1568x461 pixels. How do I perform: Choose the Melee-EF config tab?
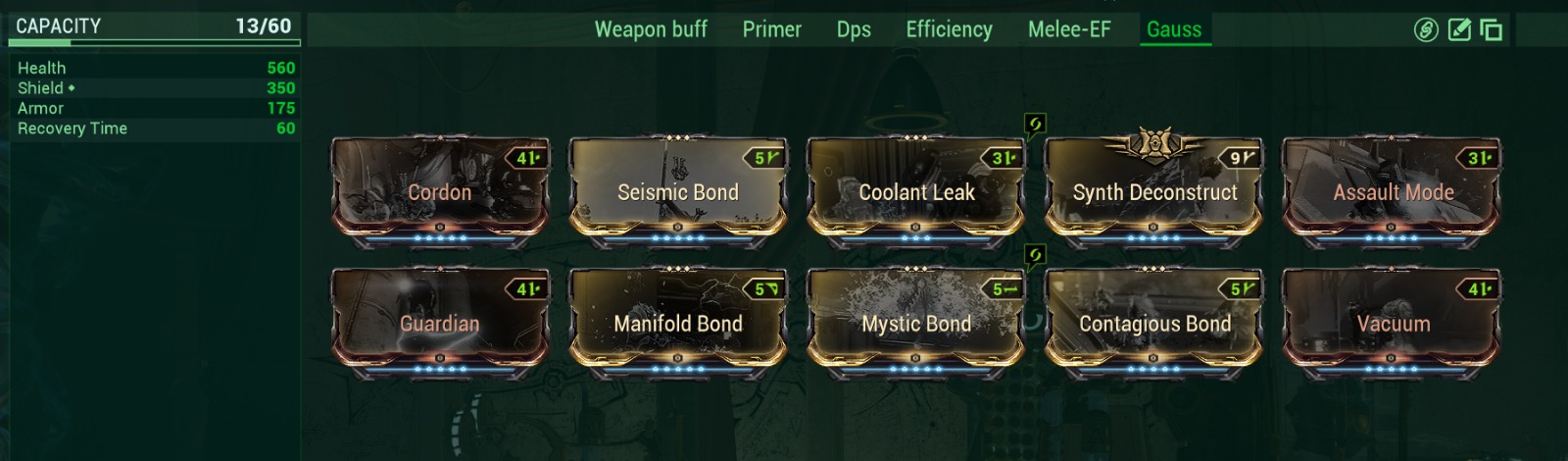tap(1069, 29)
